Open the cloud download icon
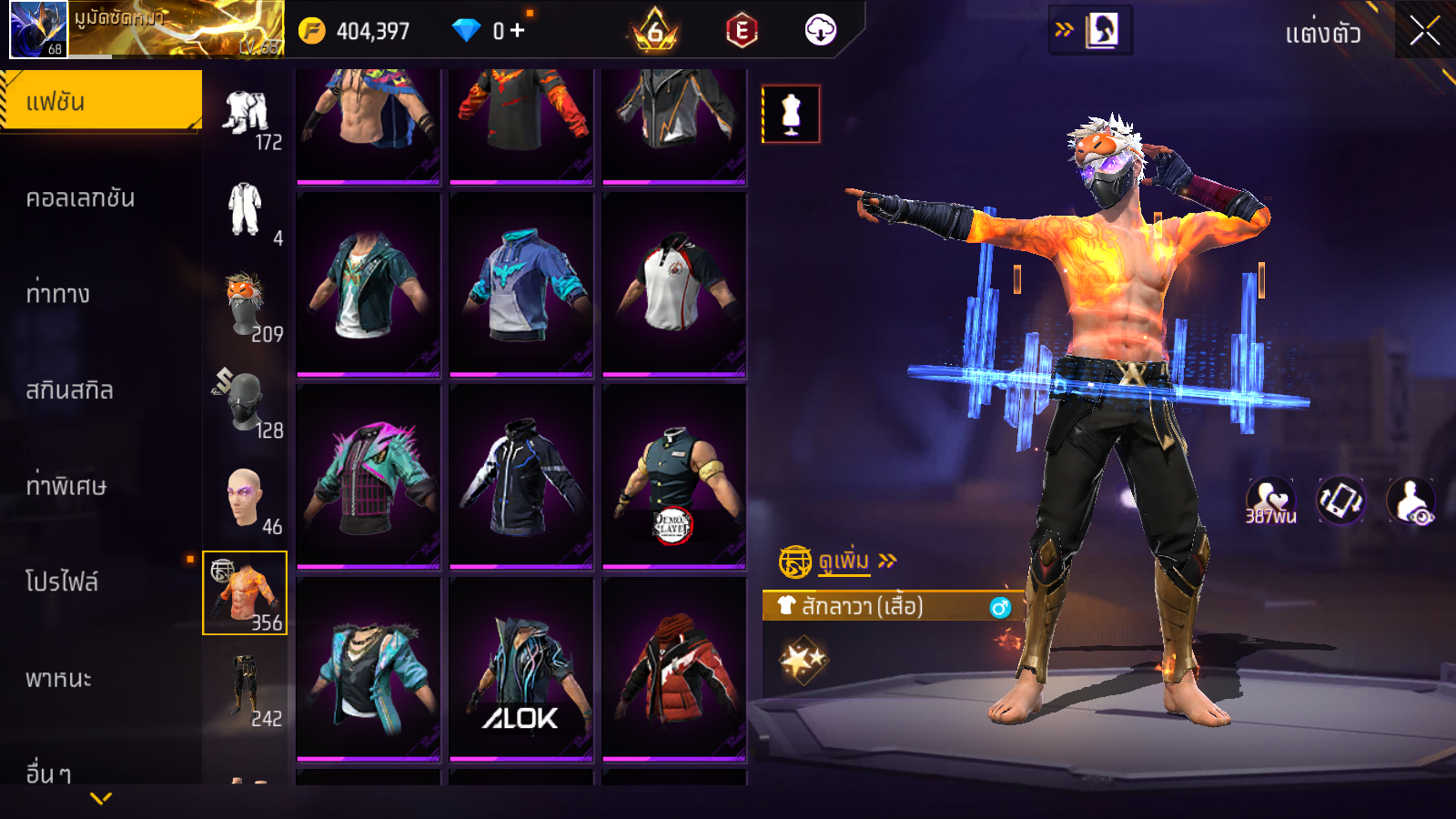1456x819 pixels. pyautogui.click(x=820, y=30)
